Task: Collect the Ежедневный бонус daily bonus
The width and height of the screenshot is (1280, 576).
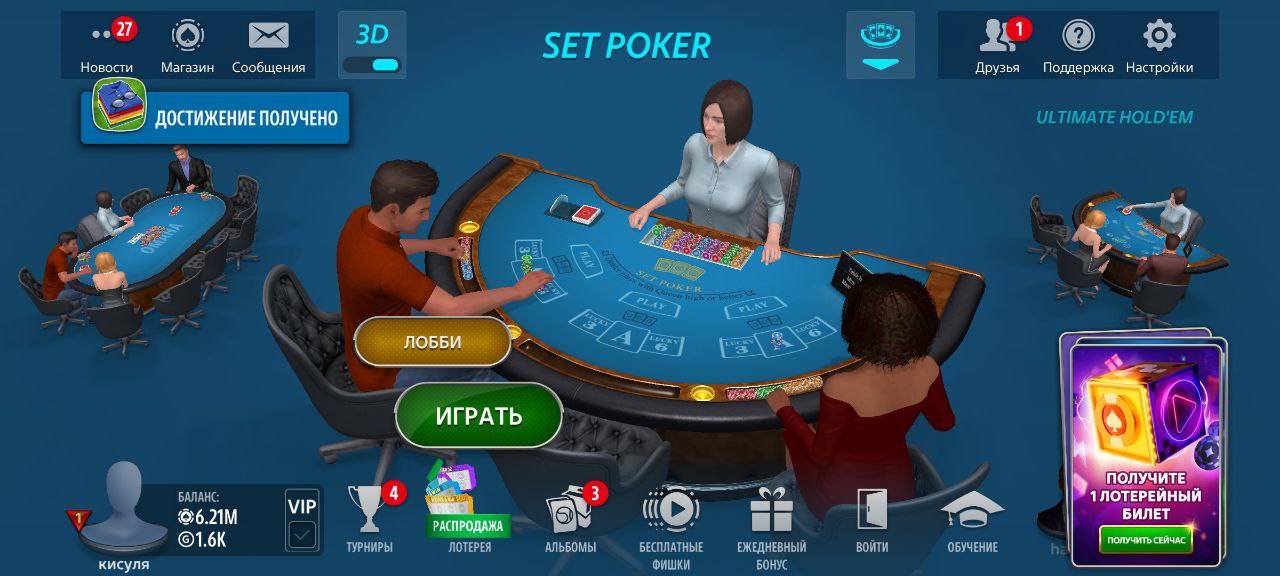Action: tap(771, 519)
